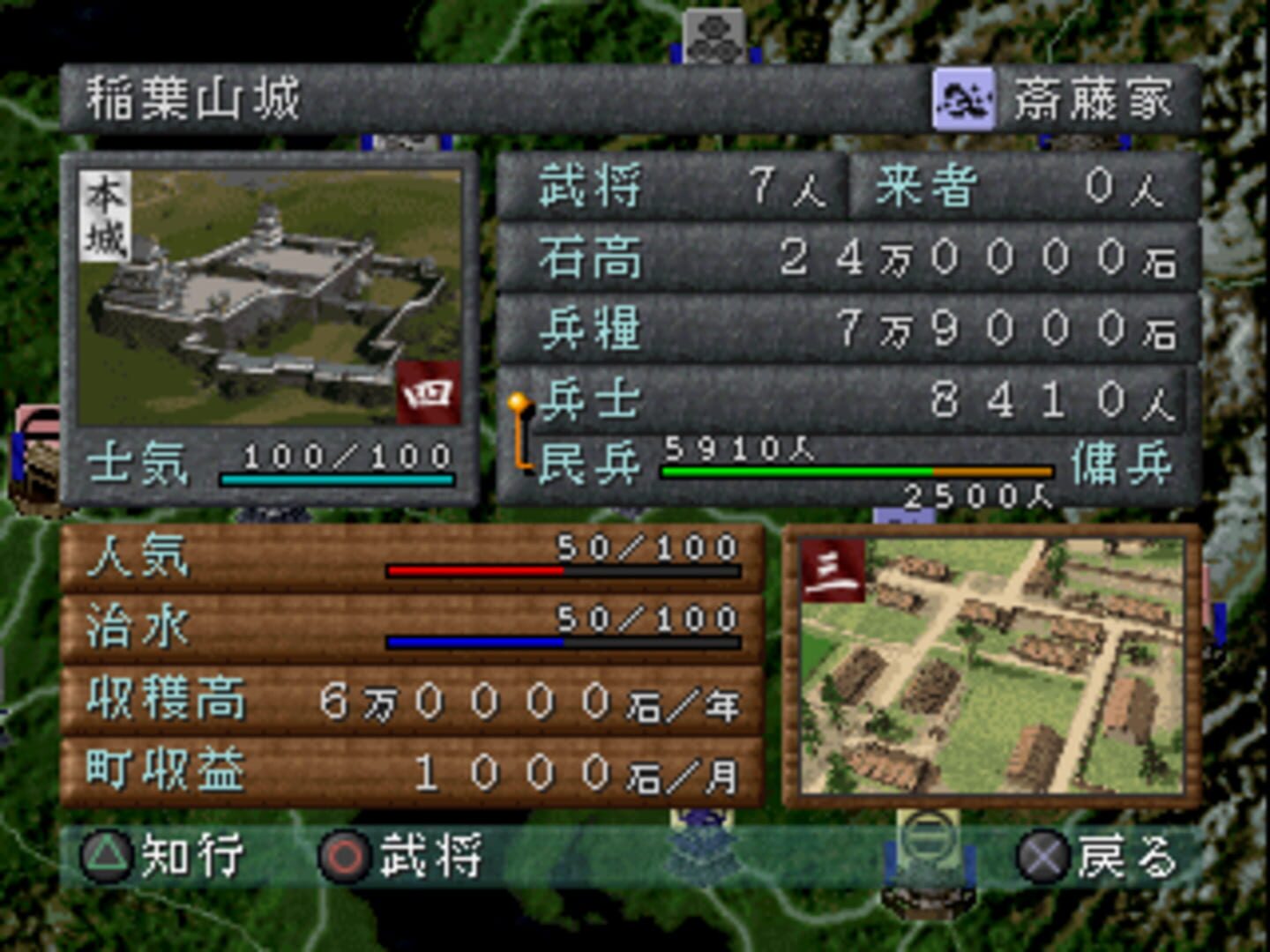Image resolution: width=1270 pixels, height=952 pixels.
Task: Click the army banner icon on the map top
Action: (714, 35)
